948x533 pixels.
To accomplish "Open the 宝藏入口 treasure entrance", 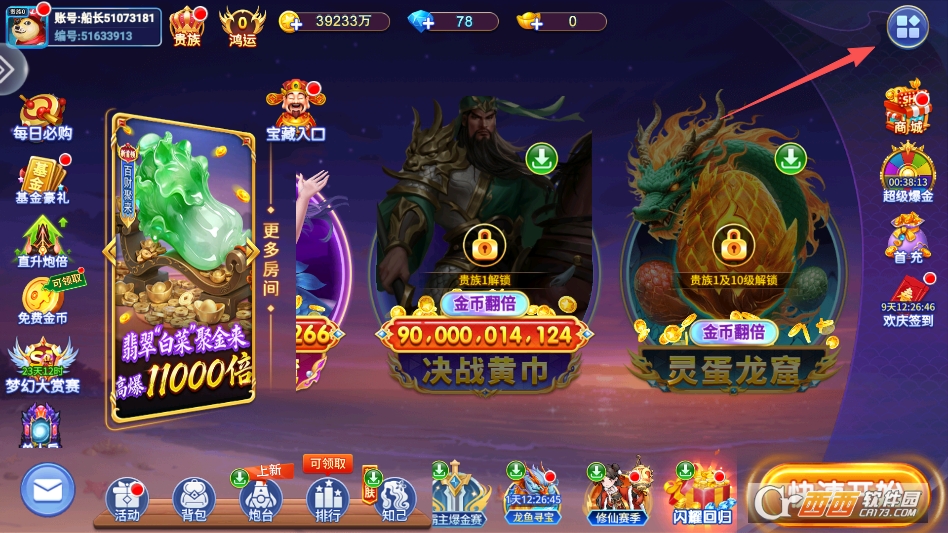I will click(x=295, y=109).
